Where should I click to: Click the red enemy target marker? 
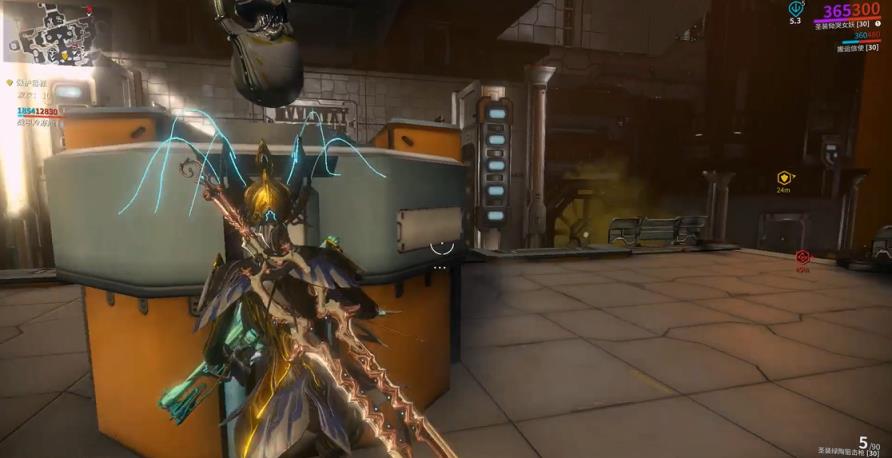[x=802, y=258]
